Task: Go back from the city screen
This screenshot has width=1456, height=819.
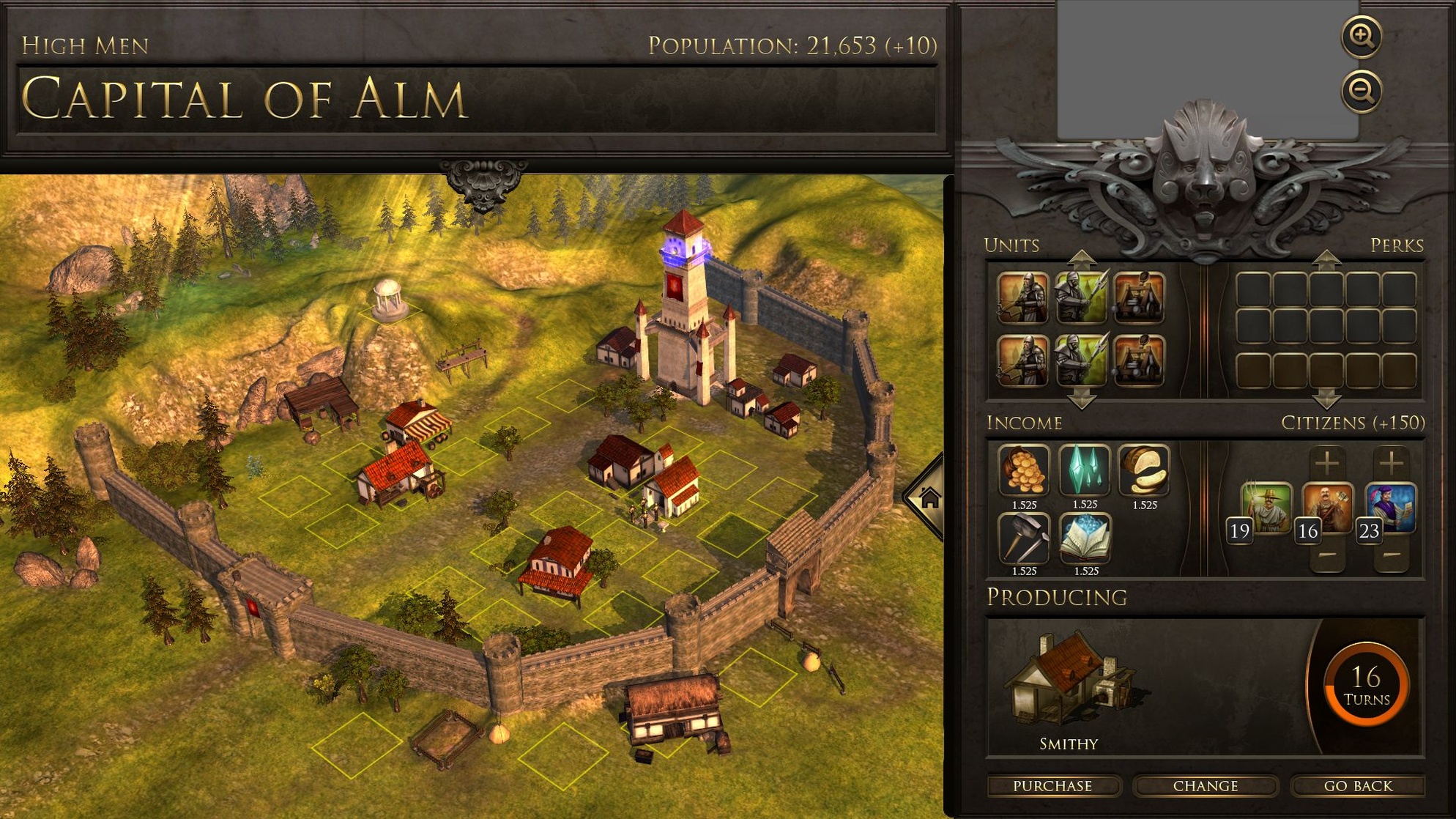Action: click(x=1358, y=786)
